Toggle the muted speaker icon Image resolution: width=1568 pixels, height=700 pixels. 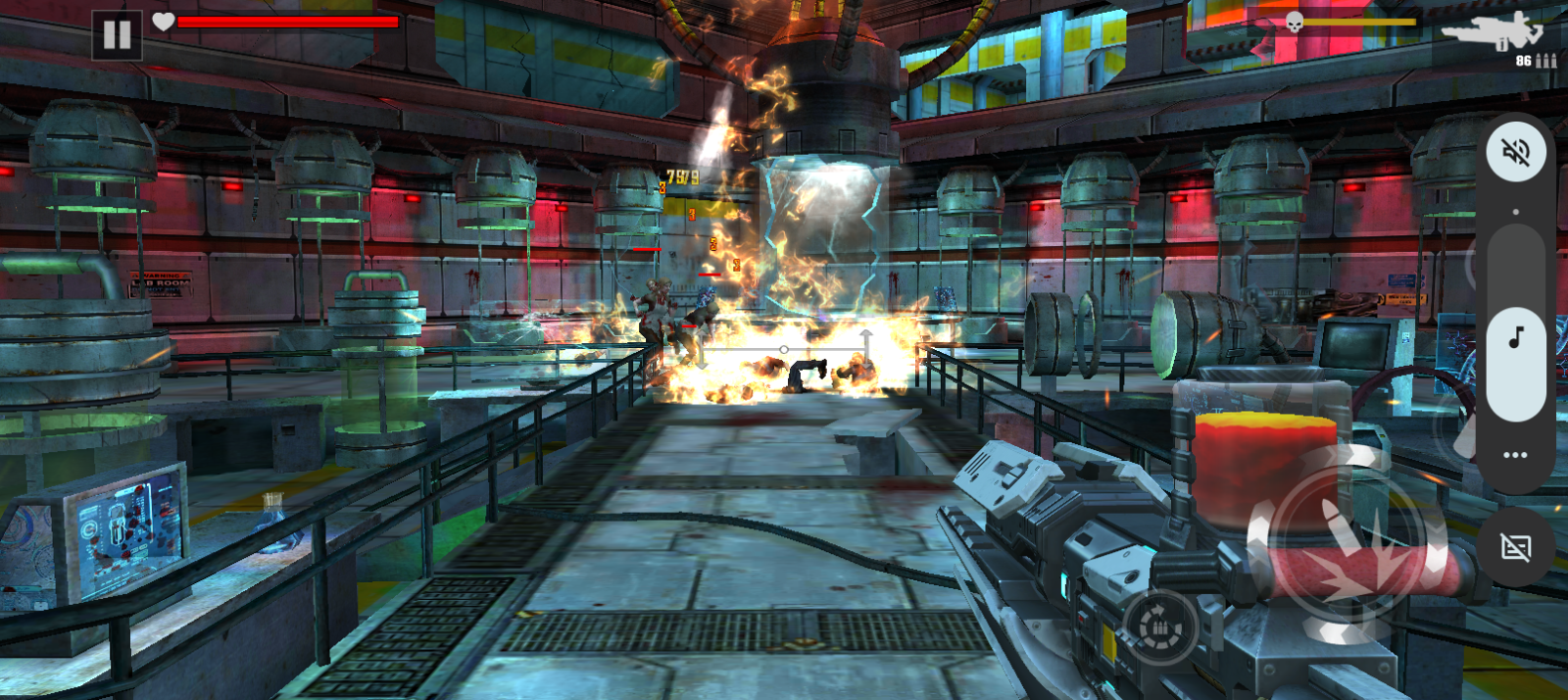pos(1515,152)
